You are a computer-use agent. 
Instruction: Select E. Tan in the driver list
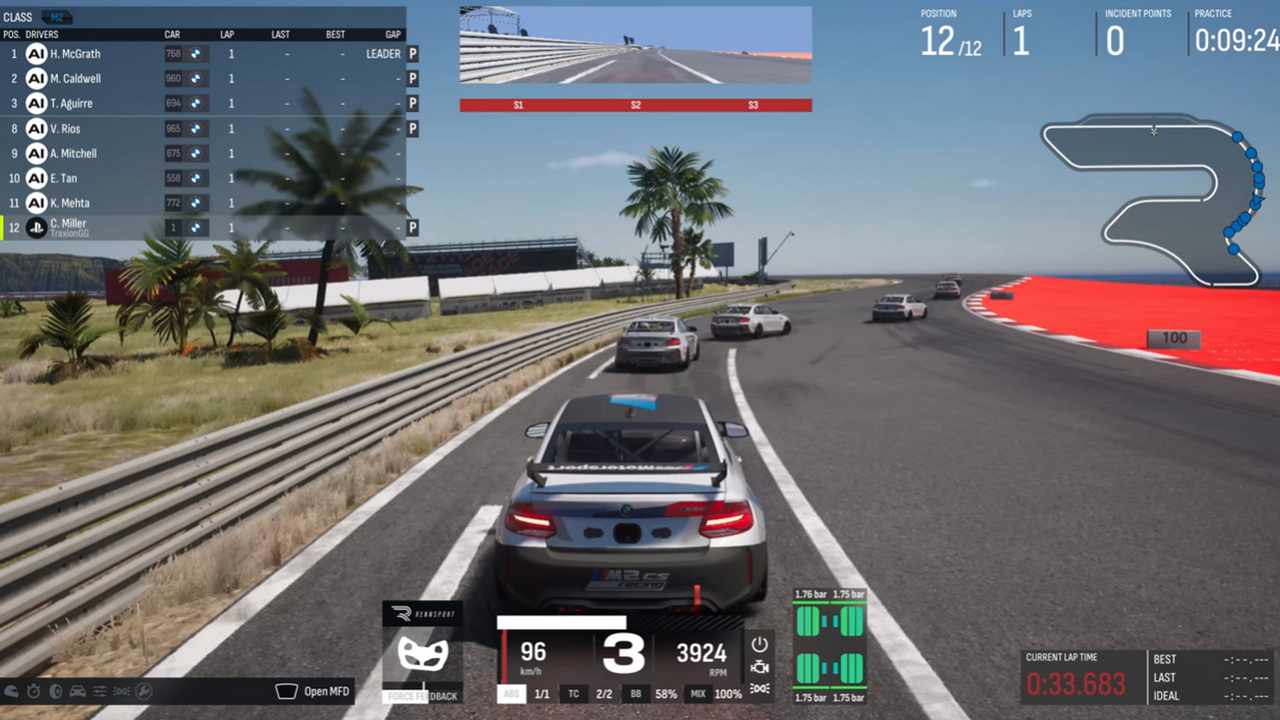coord(64,179)
